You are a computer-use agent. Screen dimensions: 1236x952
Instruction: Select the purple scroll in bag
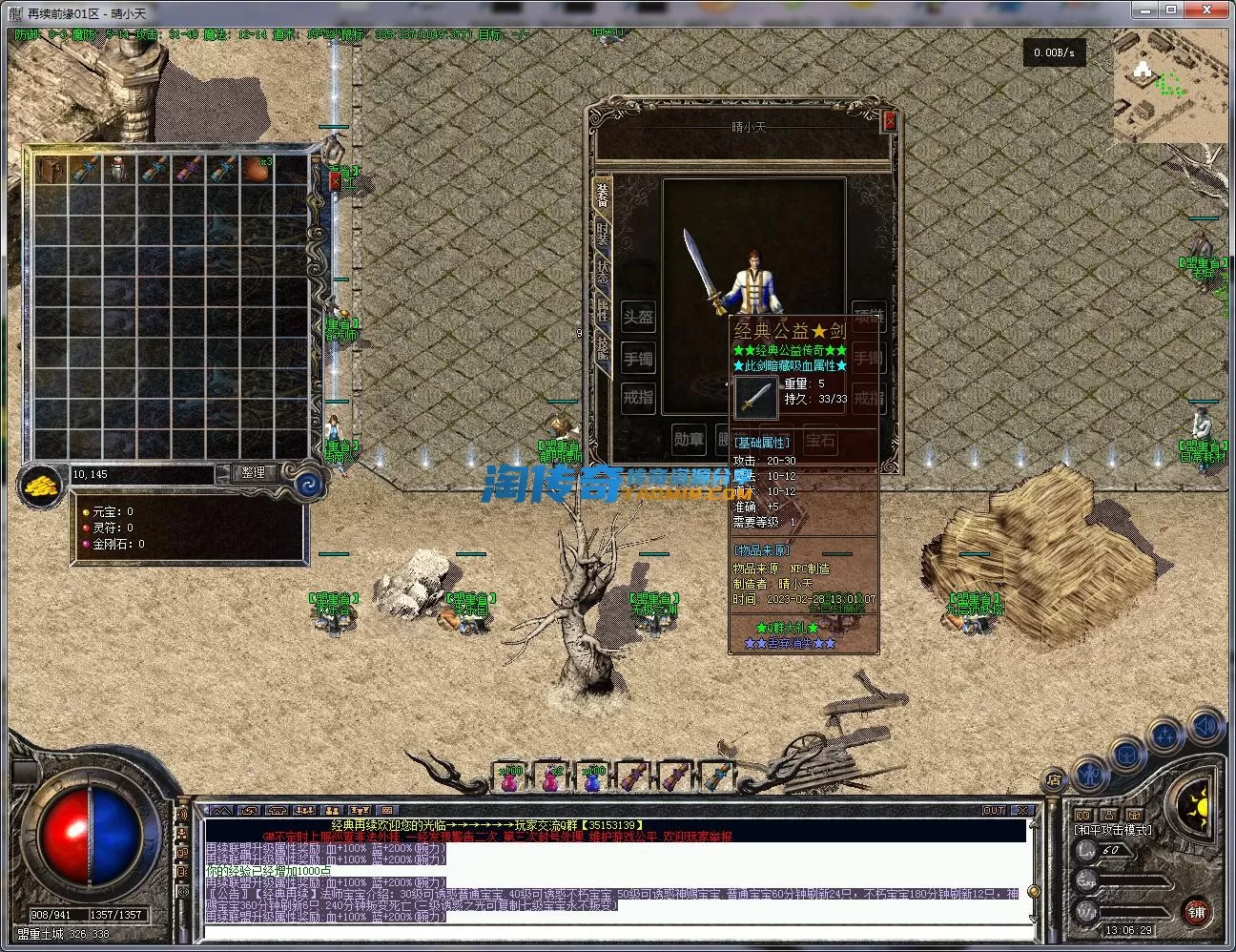point(188,170)
